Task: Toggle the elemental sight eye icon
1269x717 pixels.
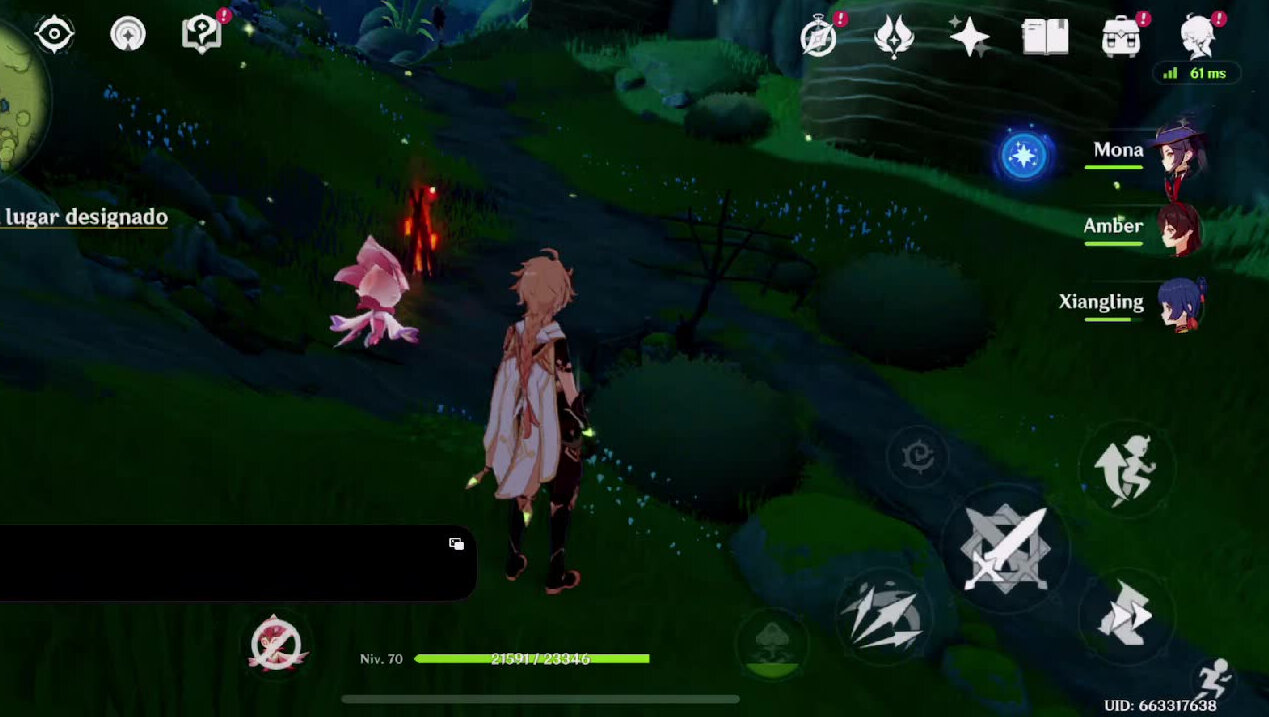Action: point(54,34)
